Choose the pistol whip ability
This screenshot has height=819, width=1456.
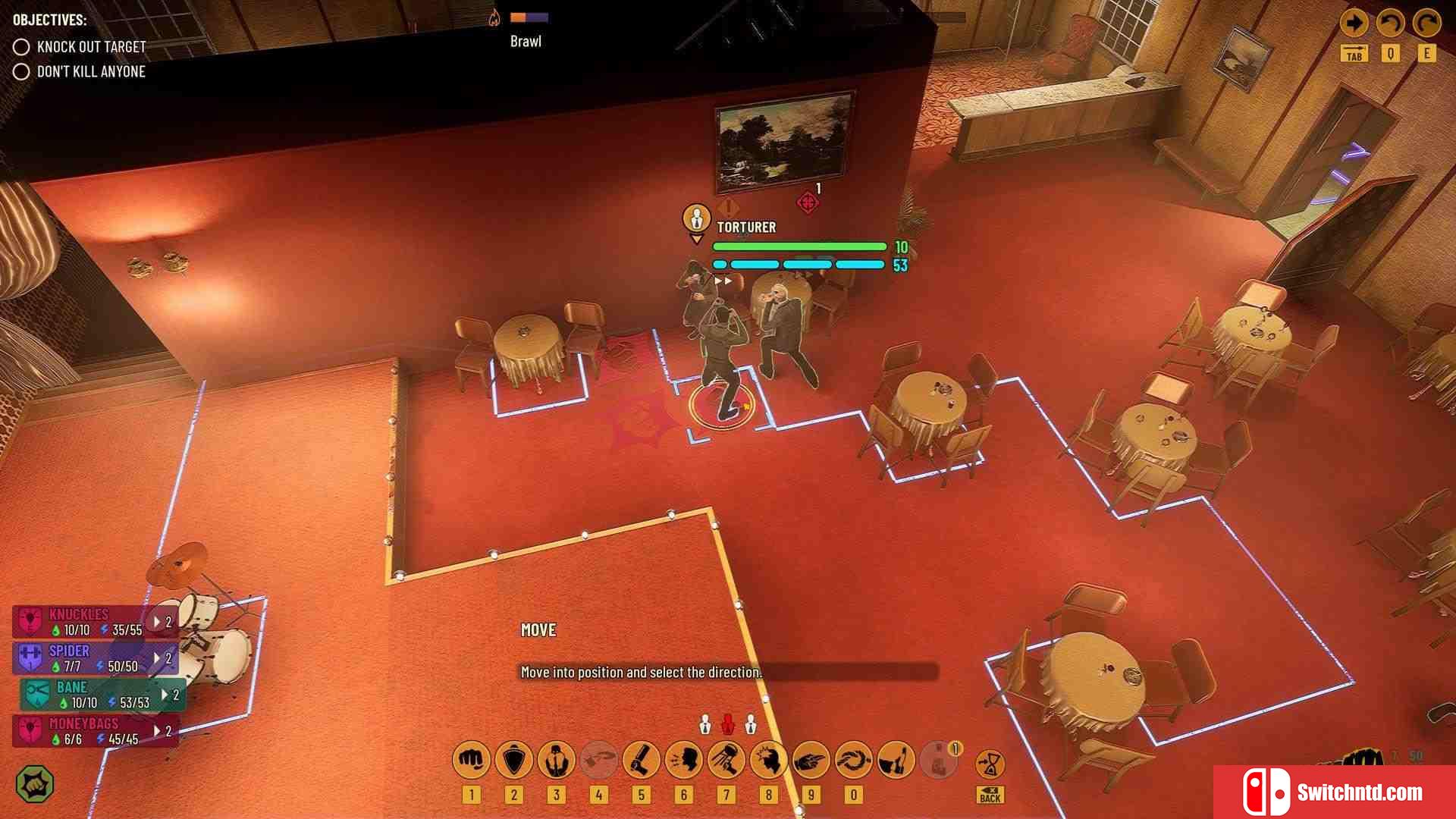coord(641,759)
